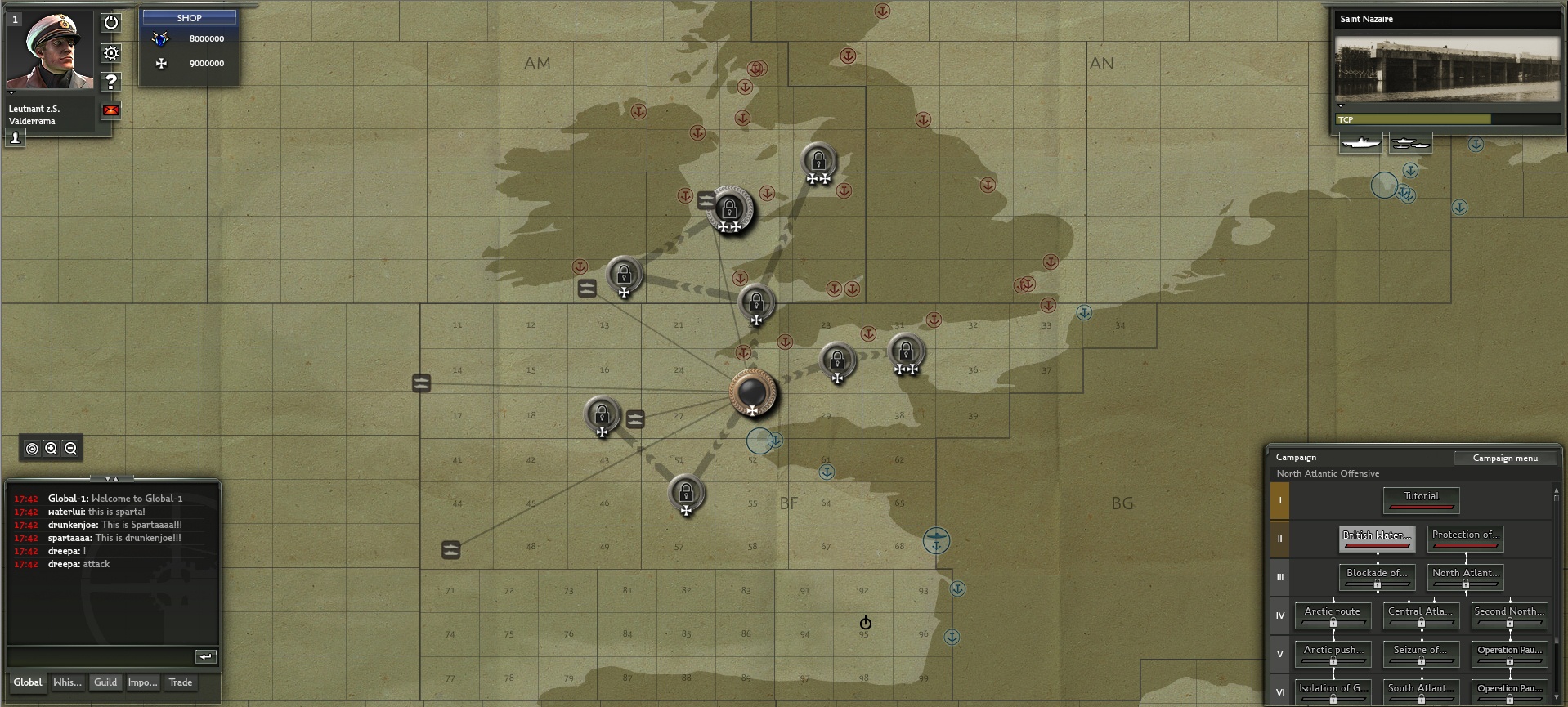The height and width of the screenshot is (707, 1568).
Task: Open the settings gear icon
Action: click(111, 52)
